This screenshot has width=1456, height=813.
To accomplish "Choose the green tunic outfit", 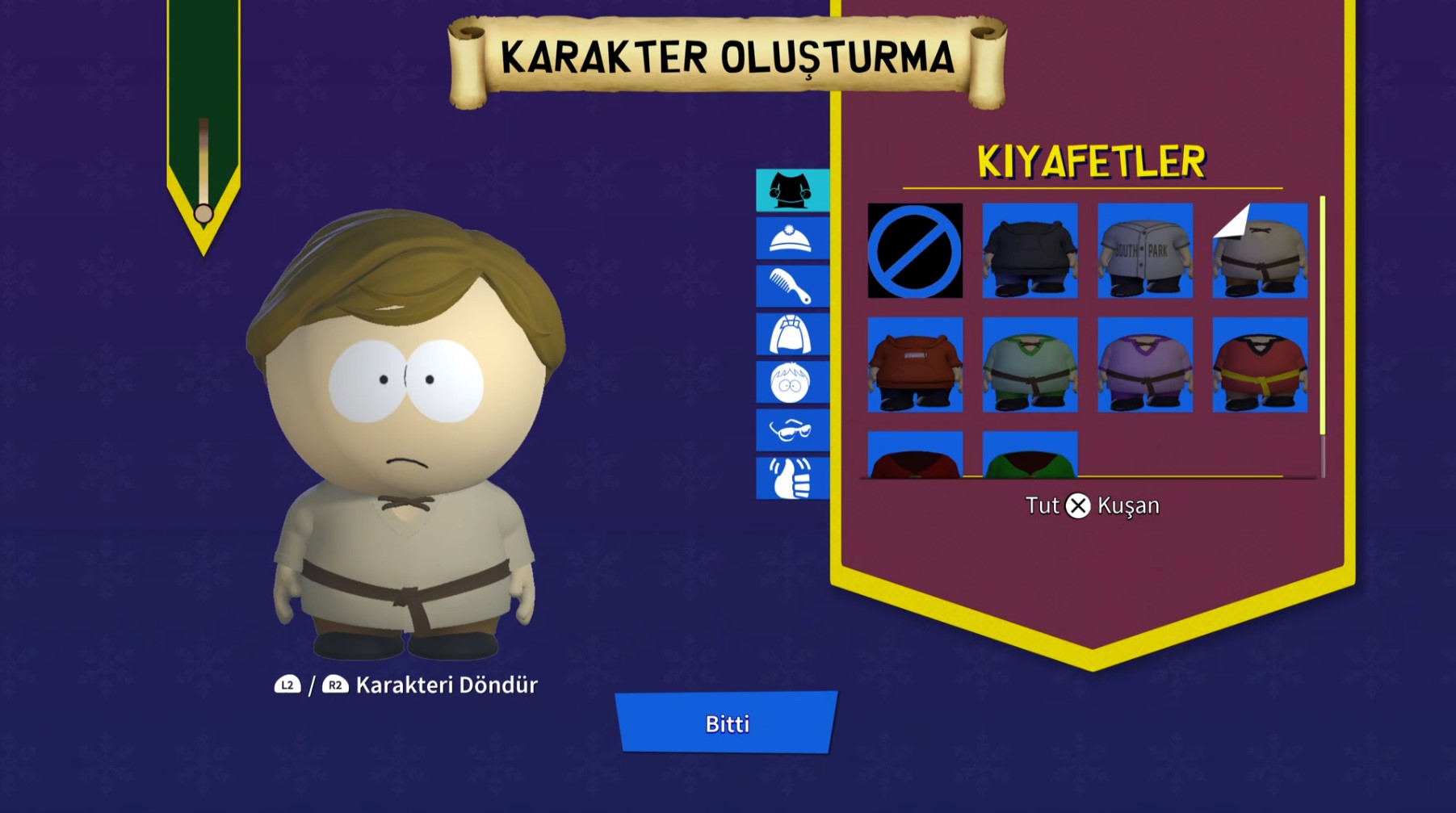I will tap(1030, 365).
